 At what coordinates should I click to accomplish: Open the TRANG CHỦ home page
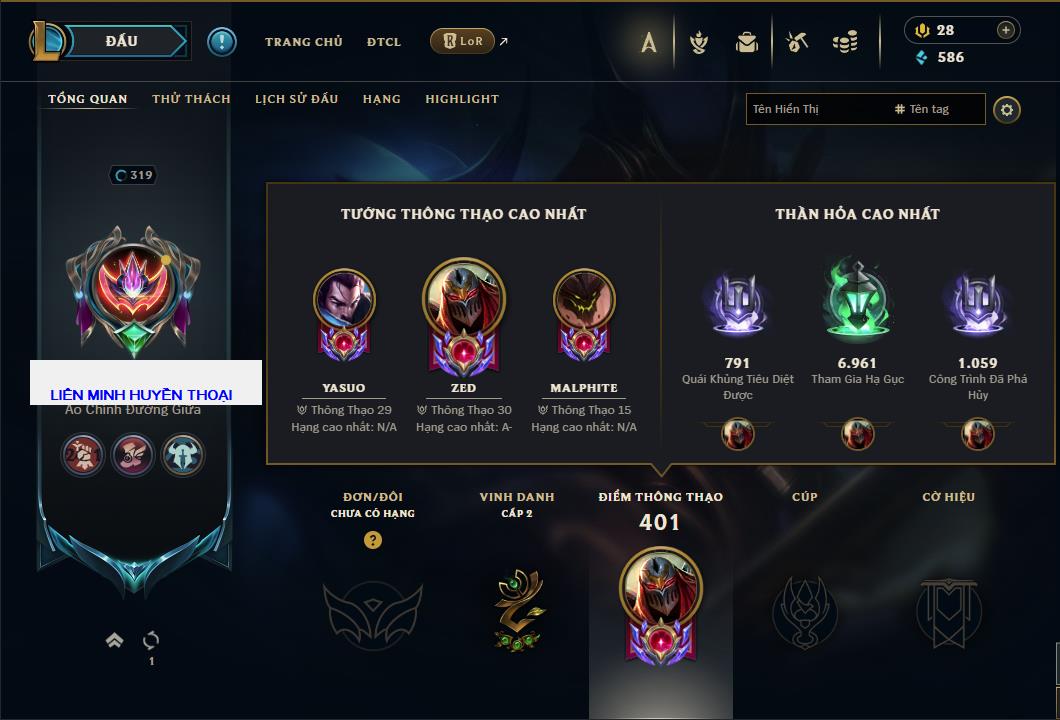point(303,42)
